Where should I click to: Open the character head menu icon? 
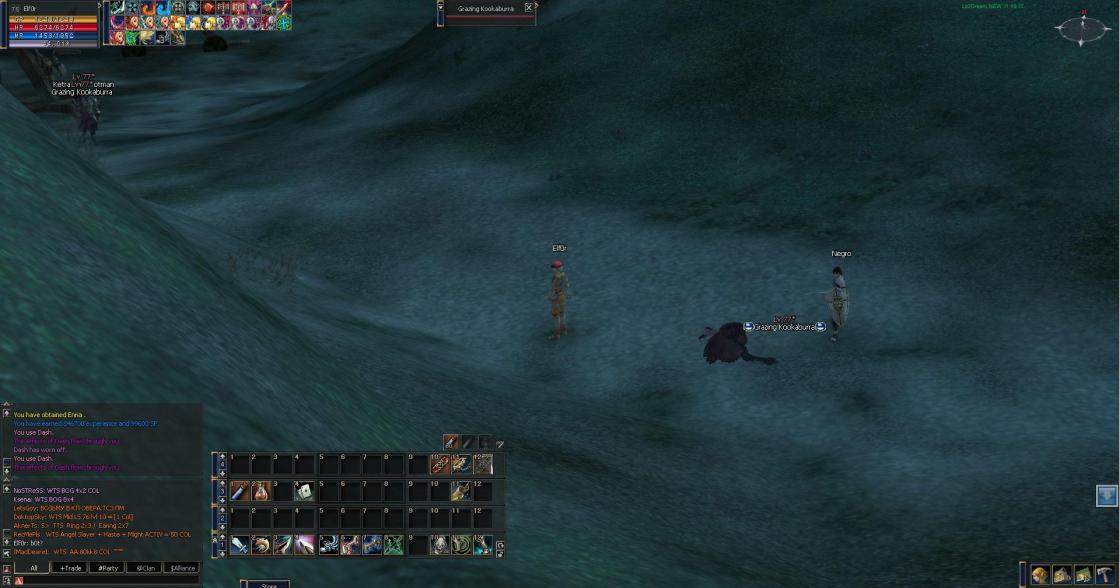pos(1041,575)
